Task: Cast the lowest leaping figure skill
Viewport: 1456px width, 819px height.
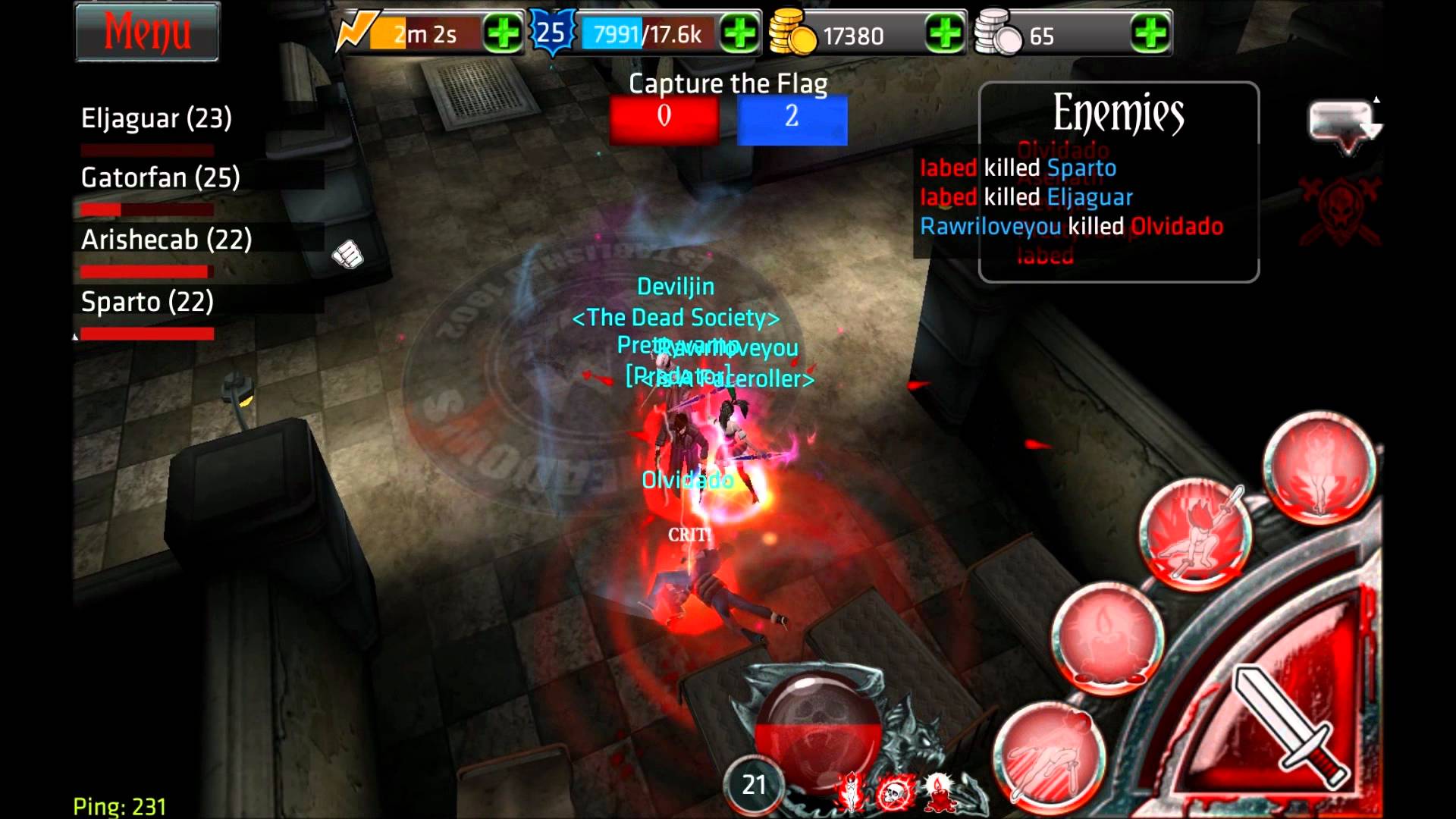Action: (1049, 755)
